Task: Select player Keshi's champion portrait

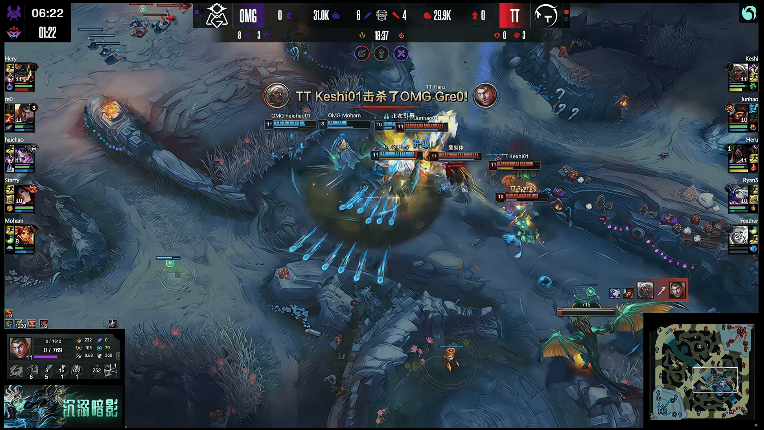Action: (x=740, y=74)
